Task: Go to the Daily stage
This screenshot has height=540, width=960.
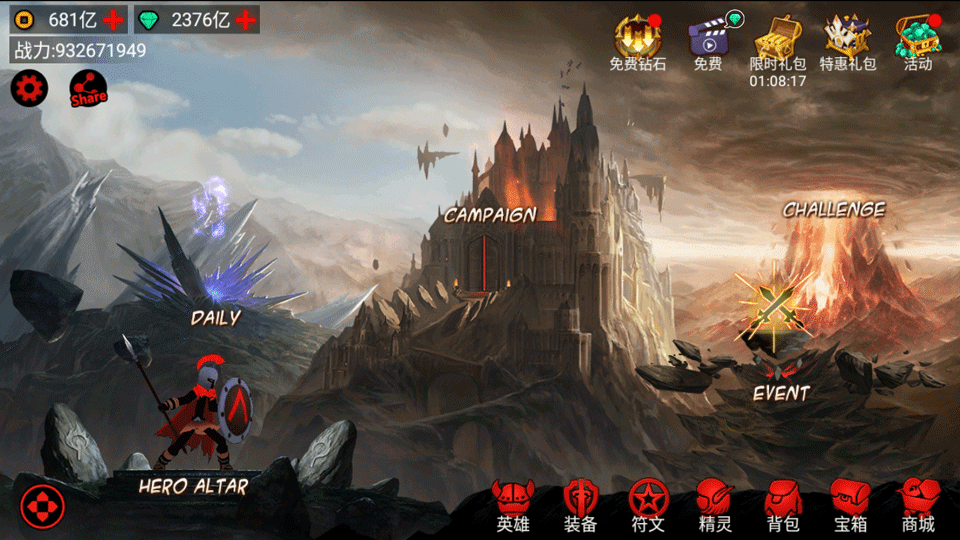Action: click(216, 318)
